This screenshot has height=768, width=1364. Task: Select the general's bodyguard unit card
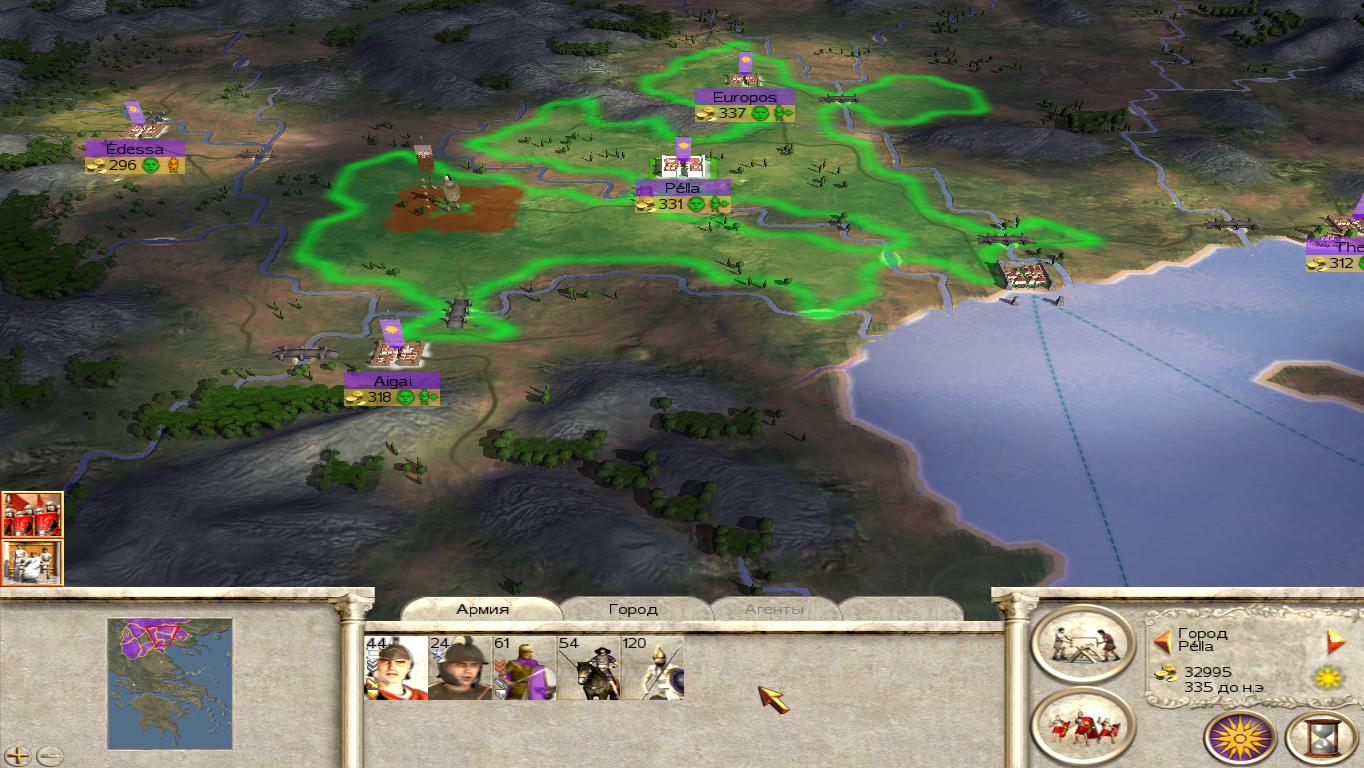click(396, 667)
